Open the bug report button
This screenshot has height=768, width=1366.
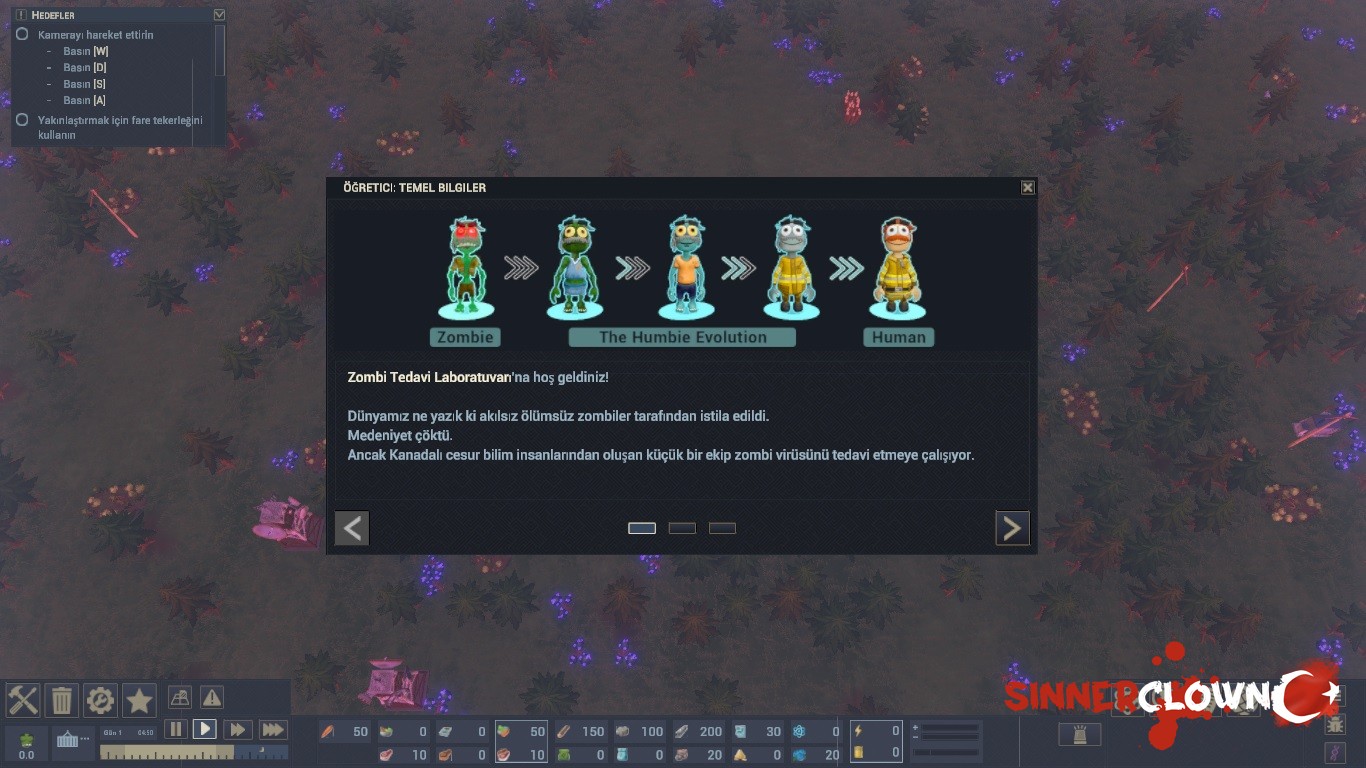pyautogui.click(x=1335, y=725)
